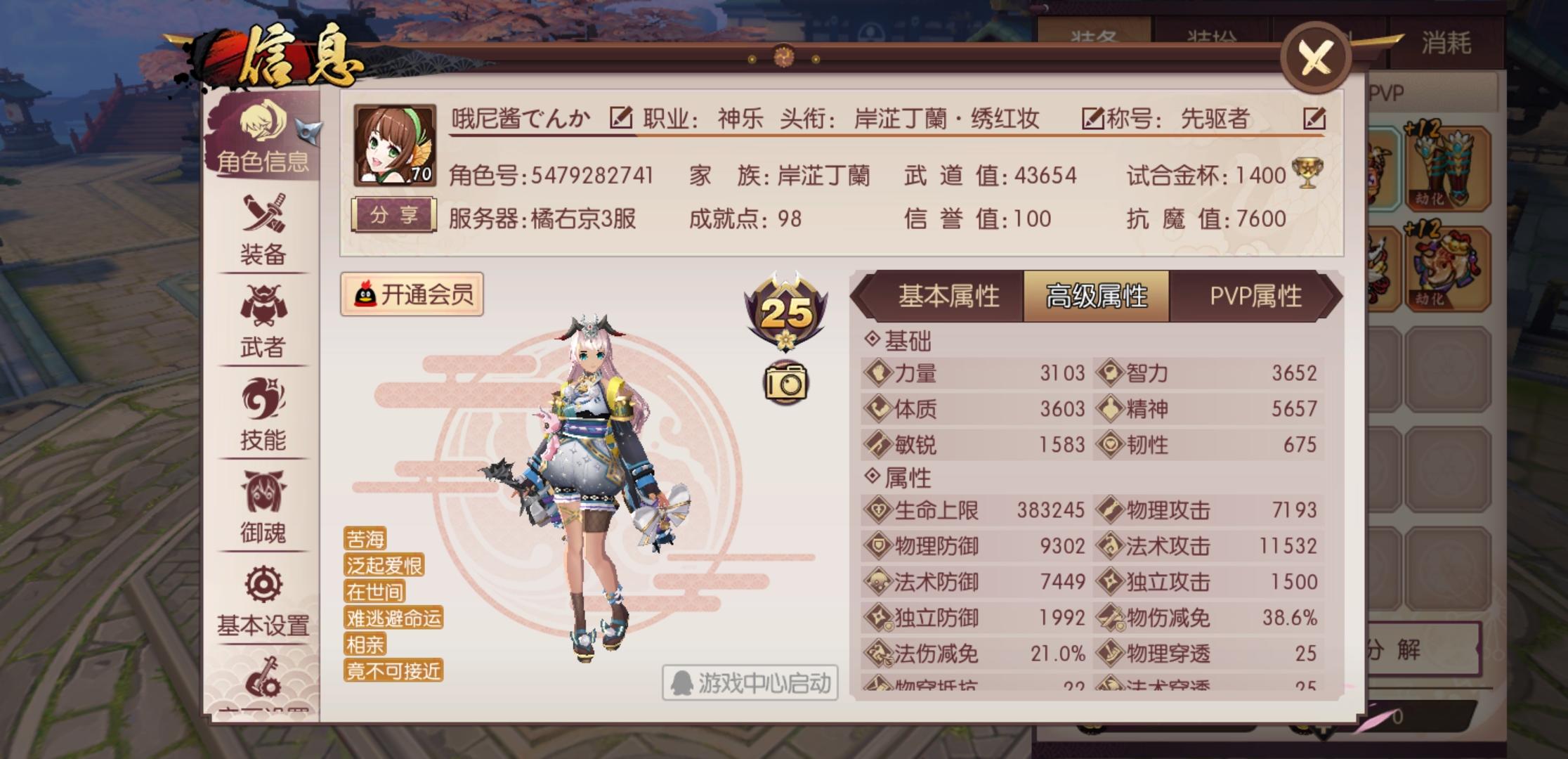Switch to the 基本属性 tab
Screen dimensions: 1568x759
(950, 297)
